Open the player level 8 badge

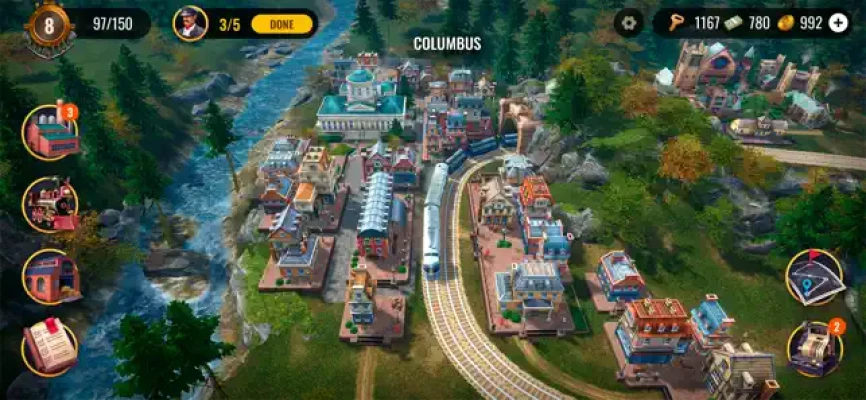48,23
